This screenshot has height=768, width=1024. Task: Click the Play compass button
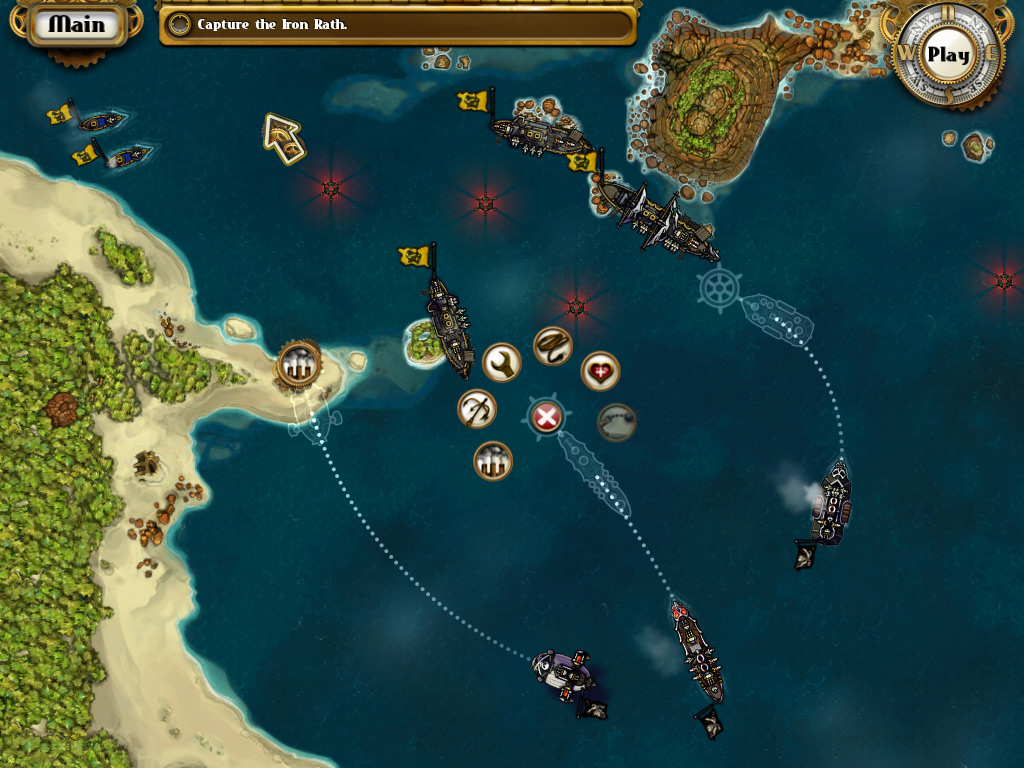(945, 55)
